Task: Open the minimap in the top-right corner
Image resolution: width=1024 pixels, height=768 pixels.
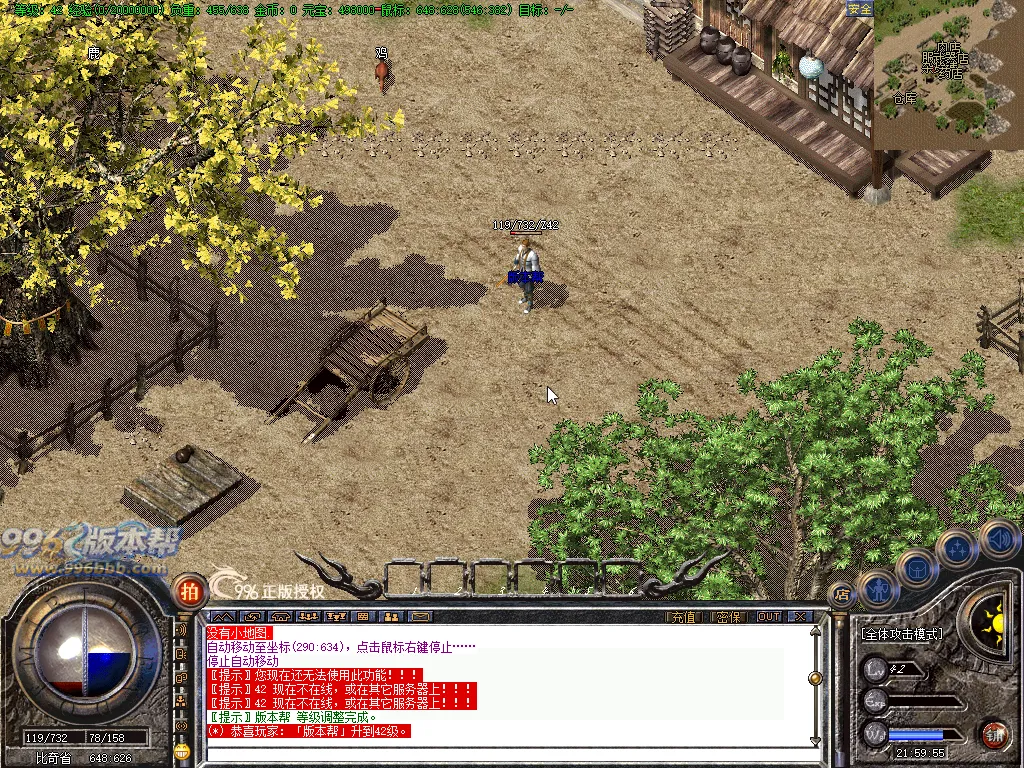Action: click(x=948, y=75)
